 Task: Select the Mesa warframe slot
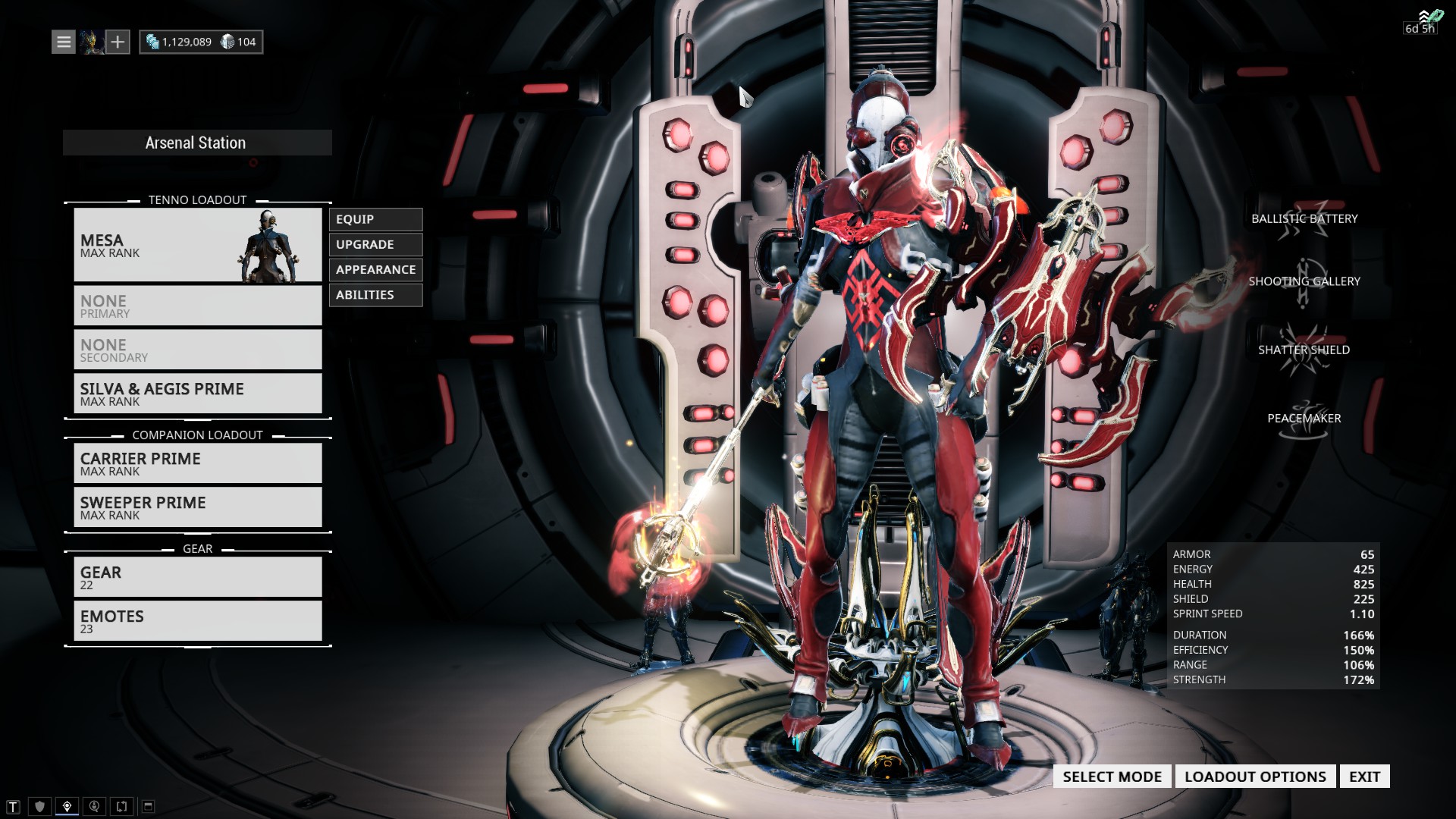coord(197,245)
